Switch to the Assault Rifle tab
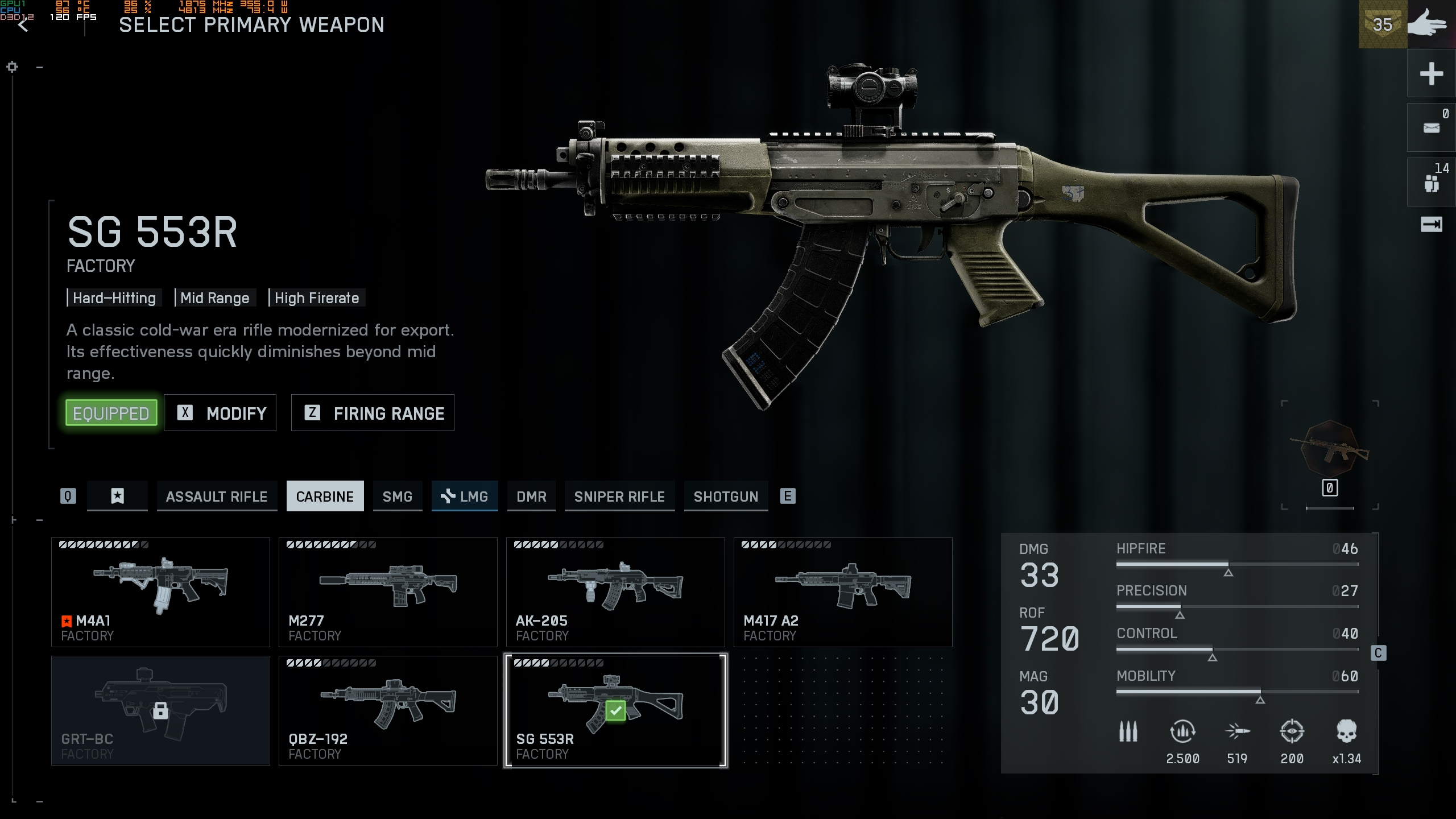1456x819 pixels. (x=217, y=497)
